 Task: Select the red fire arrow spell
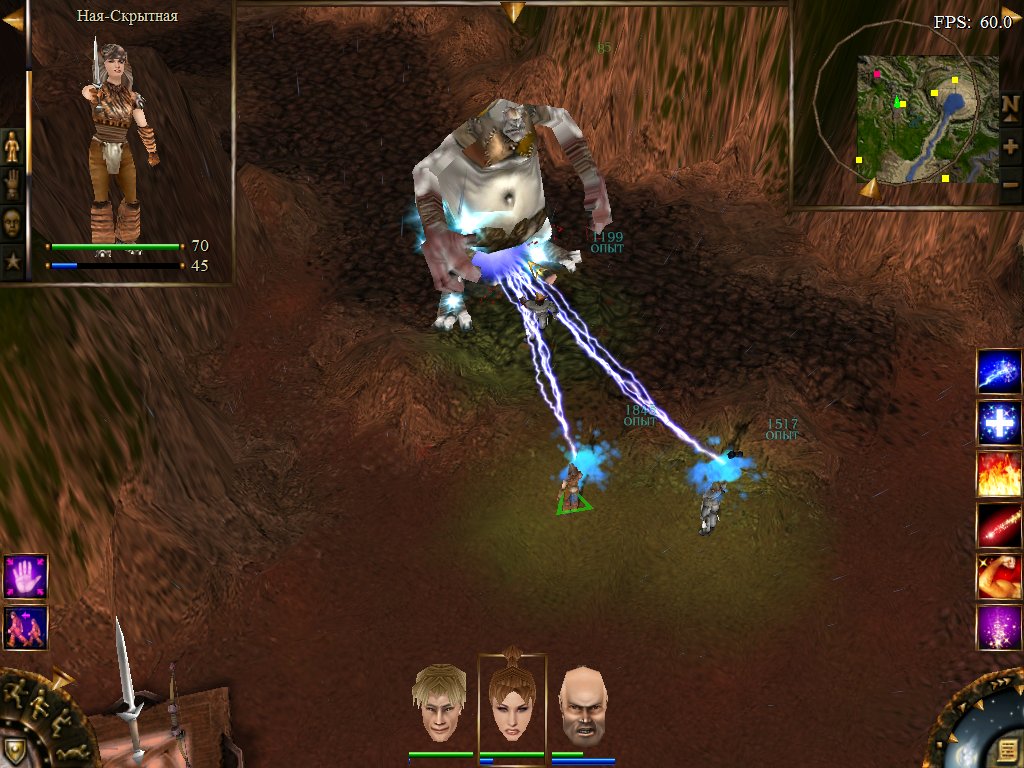click(999, 525)
